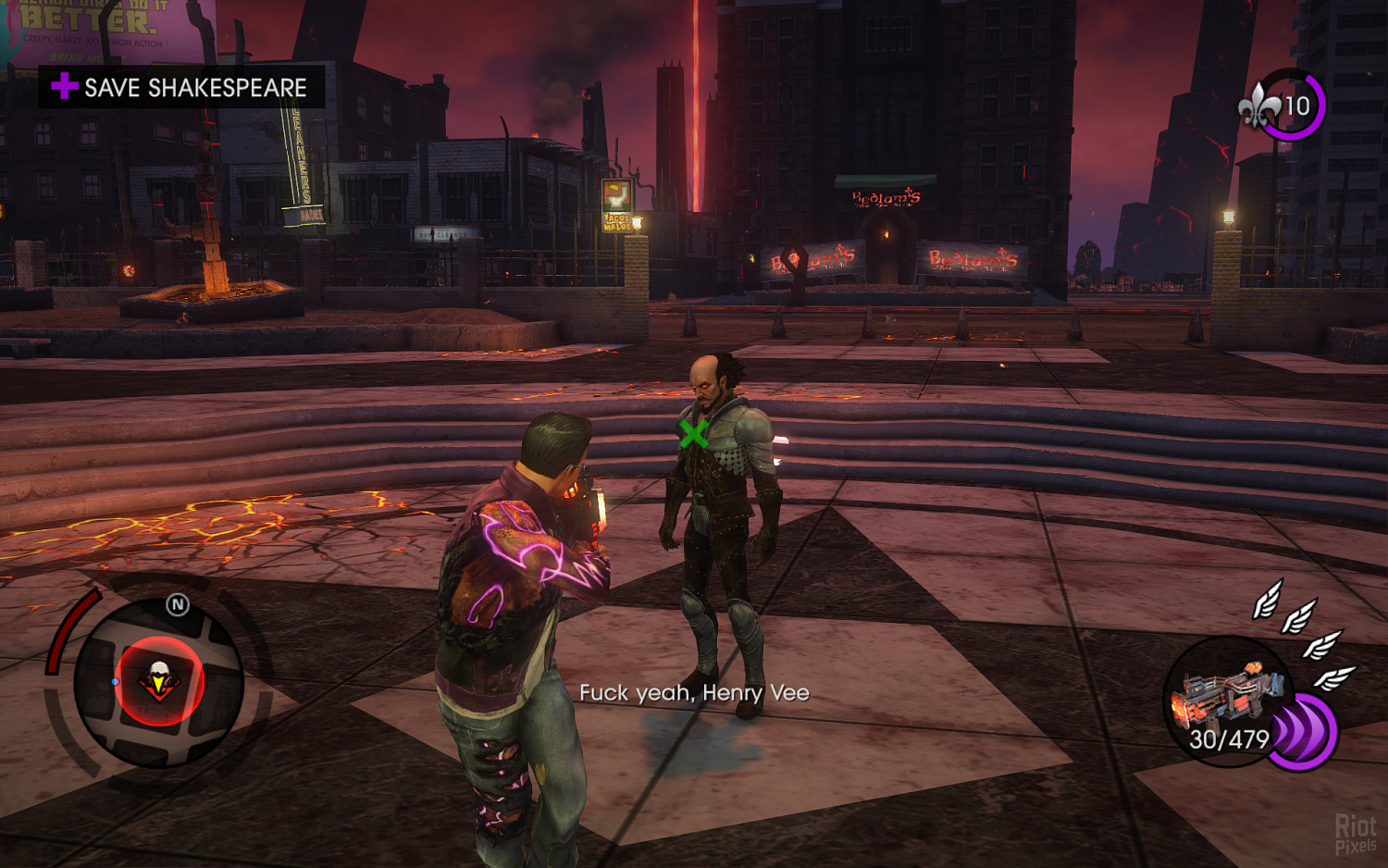
Task: Expand the SAVE SHAKESPEARE objective banner
Action: [181, 89]
